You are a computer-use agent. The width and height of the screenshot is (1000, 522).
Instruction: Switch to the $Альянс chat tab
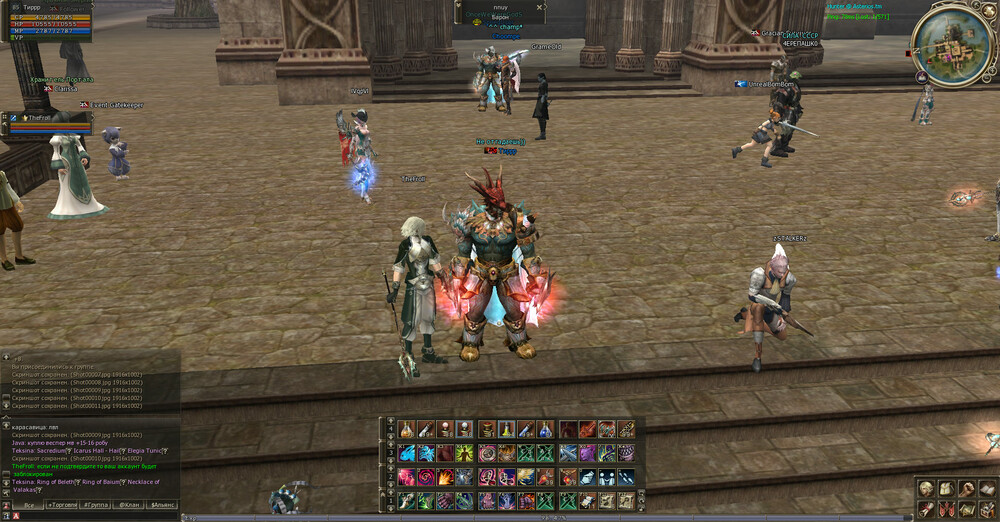[x=162, y=505]
